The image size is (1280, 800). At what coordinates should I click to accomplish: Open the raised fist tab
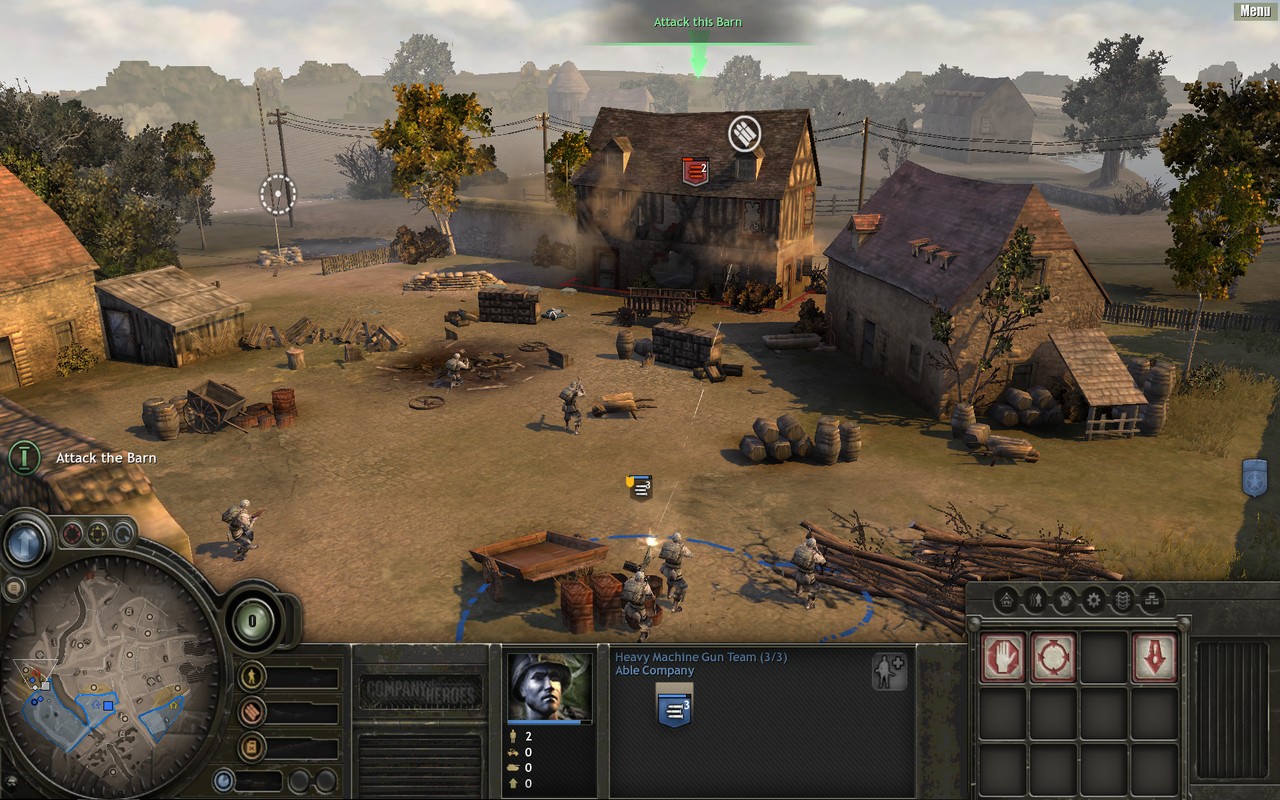pos(1064,600)
